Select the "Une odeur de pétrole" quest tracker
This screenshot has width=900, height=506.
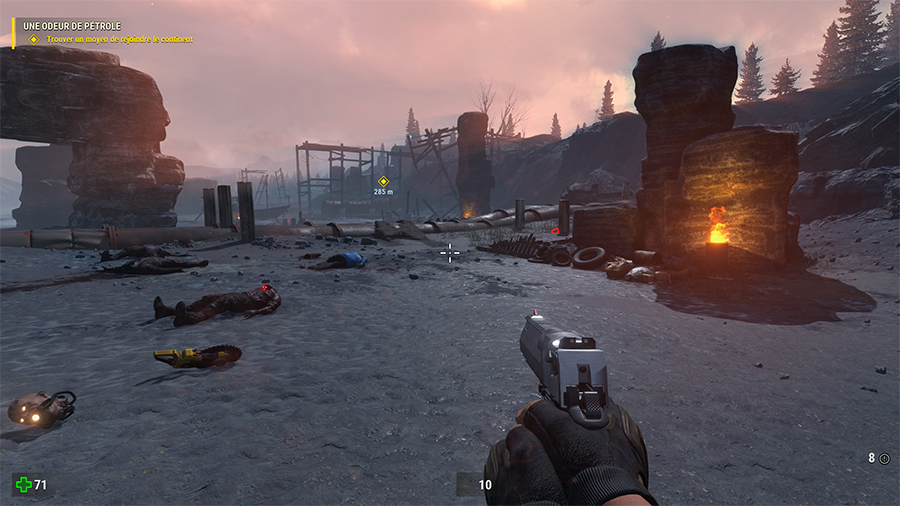coord(73,25)
